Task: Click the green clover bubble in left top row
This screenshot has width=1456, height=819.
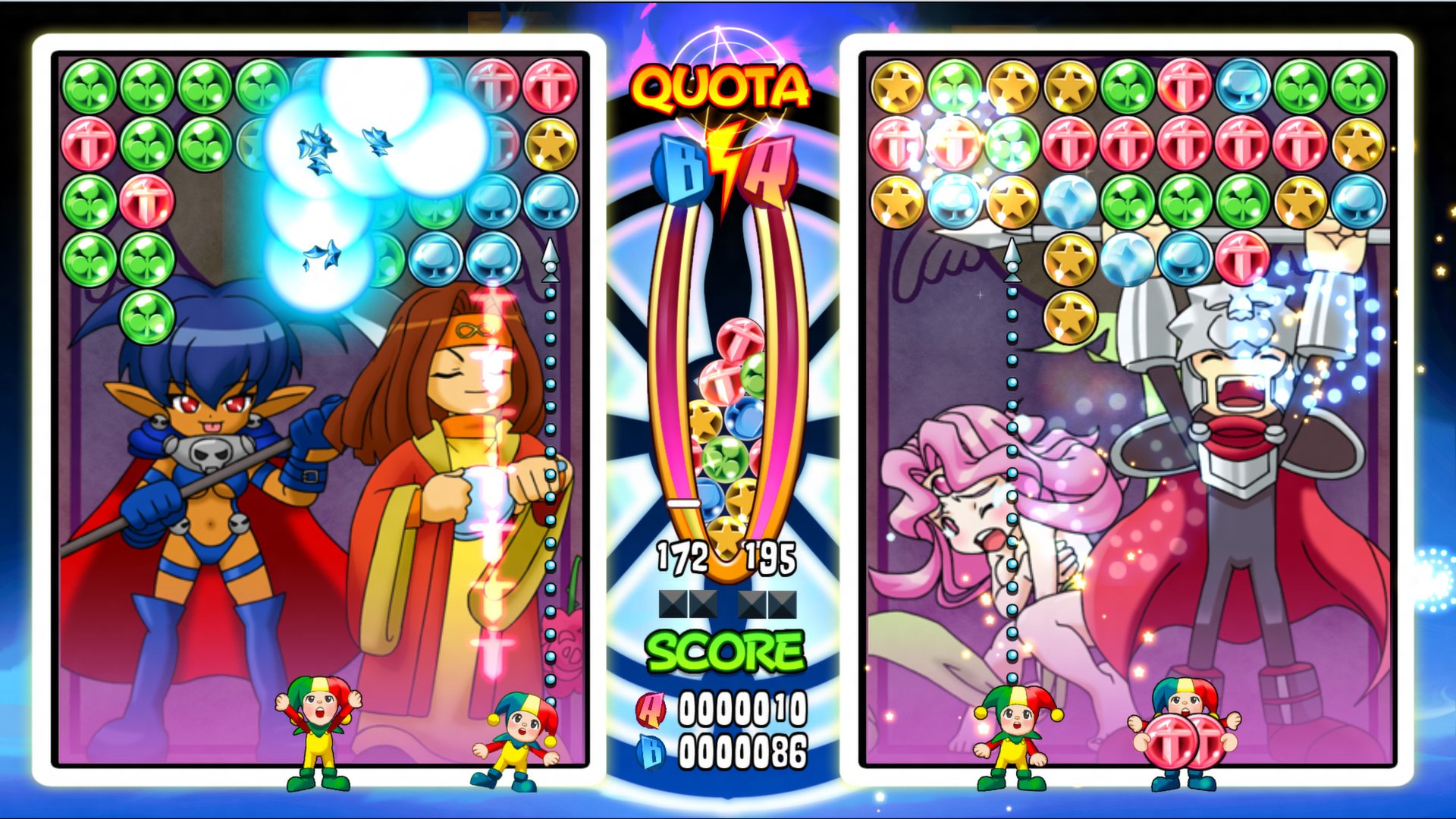Action: (89, 86)
